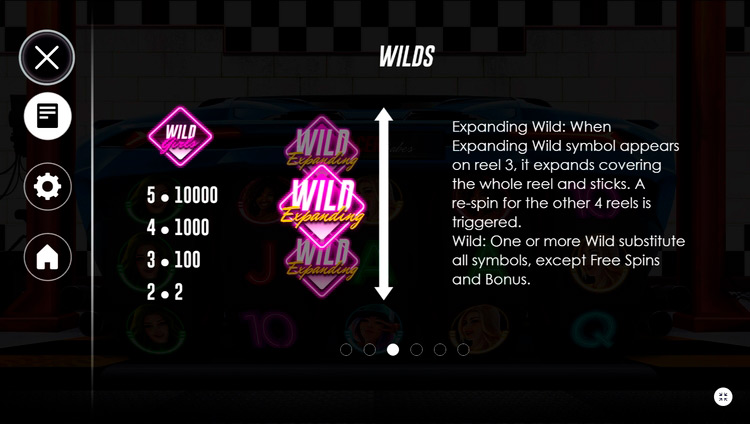
Task: Toggle fullscreen with the corner arrows icon
Action: [x=723, y=397]
